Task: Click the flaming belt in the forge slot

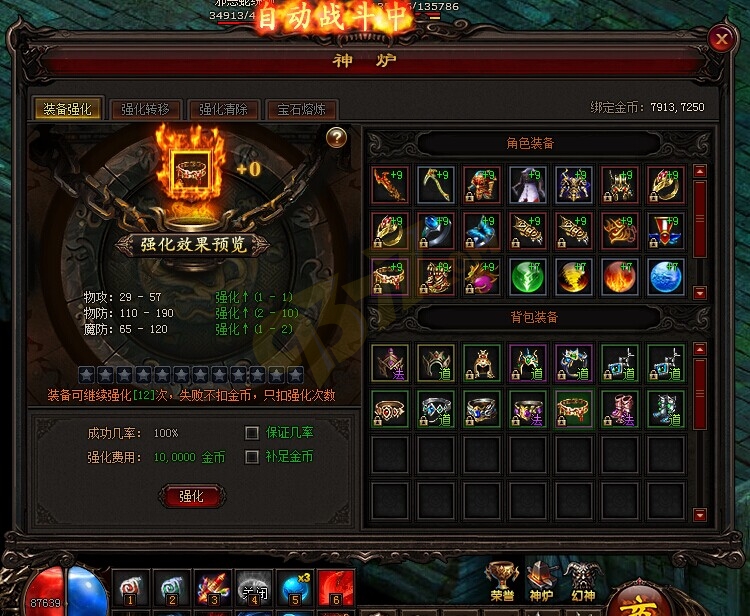Action: click(191, 168)
